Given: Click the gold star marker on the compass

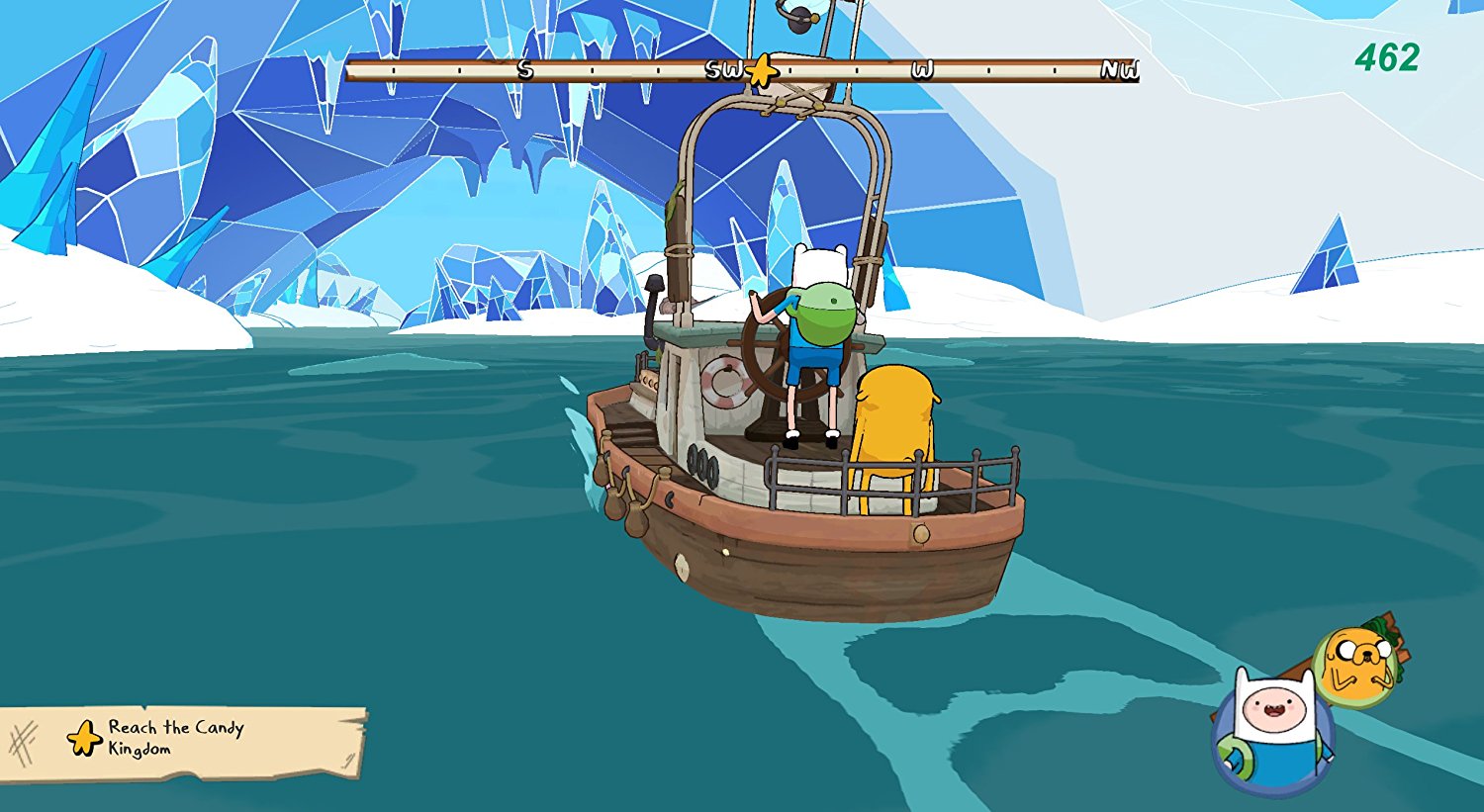Looking at the screenshot, I should pyautogui.click(x=762, y=70).
